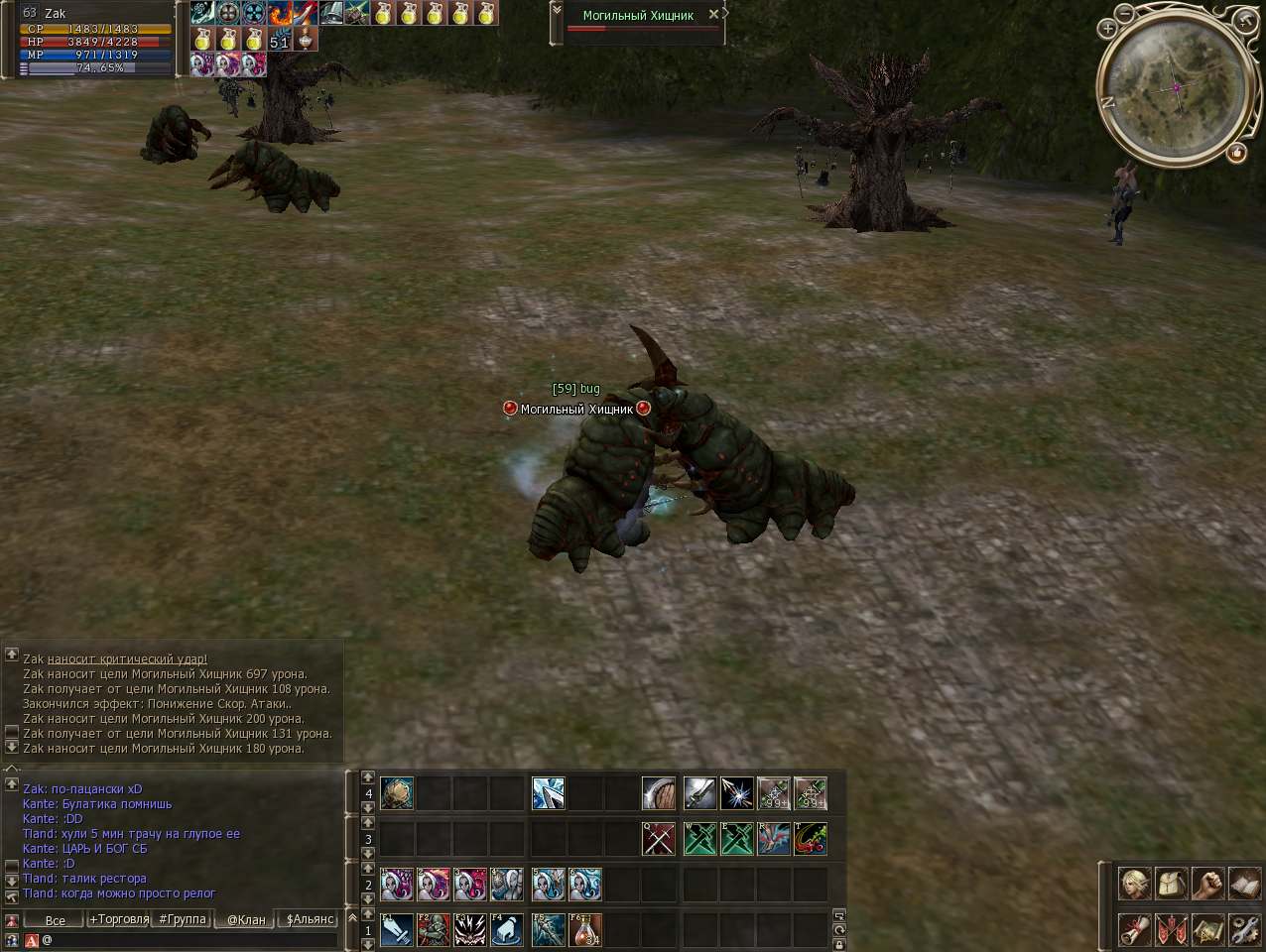Activate the crossed swords Q skill slot

click(659, 839)
